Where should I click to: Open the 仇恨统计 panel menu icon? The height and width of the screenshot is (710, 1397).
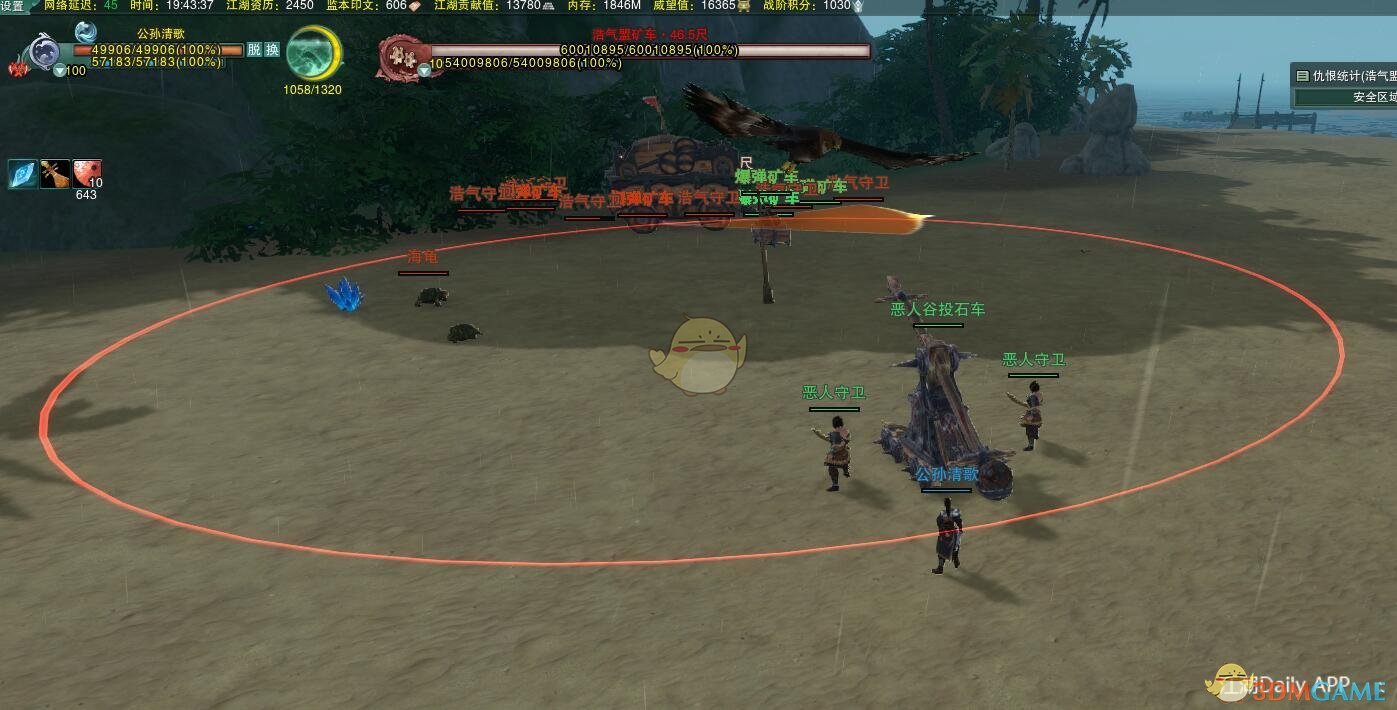(1302, 76)
